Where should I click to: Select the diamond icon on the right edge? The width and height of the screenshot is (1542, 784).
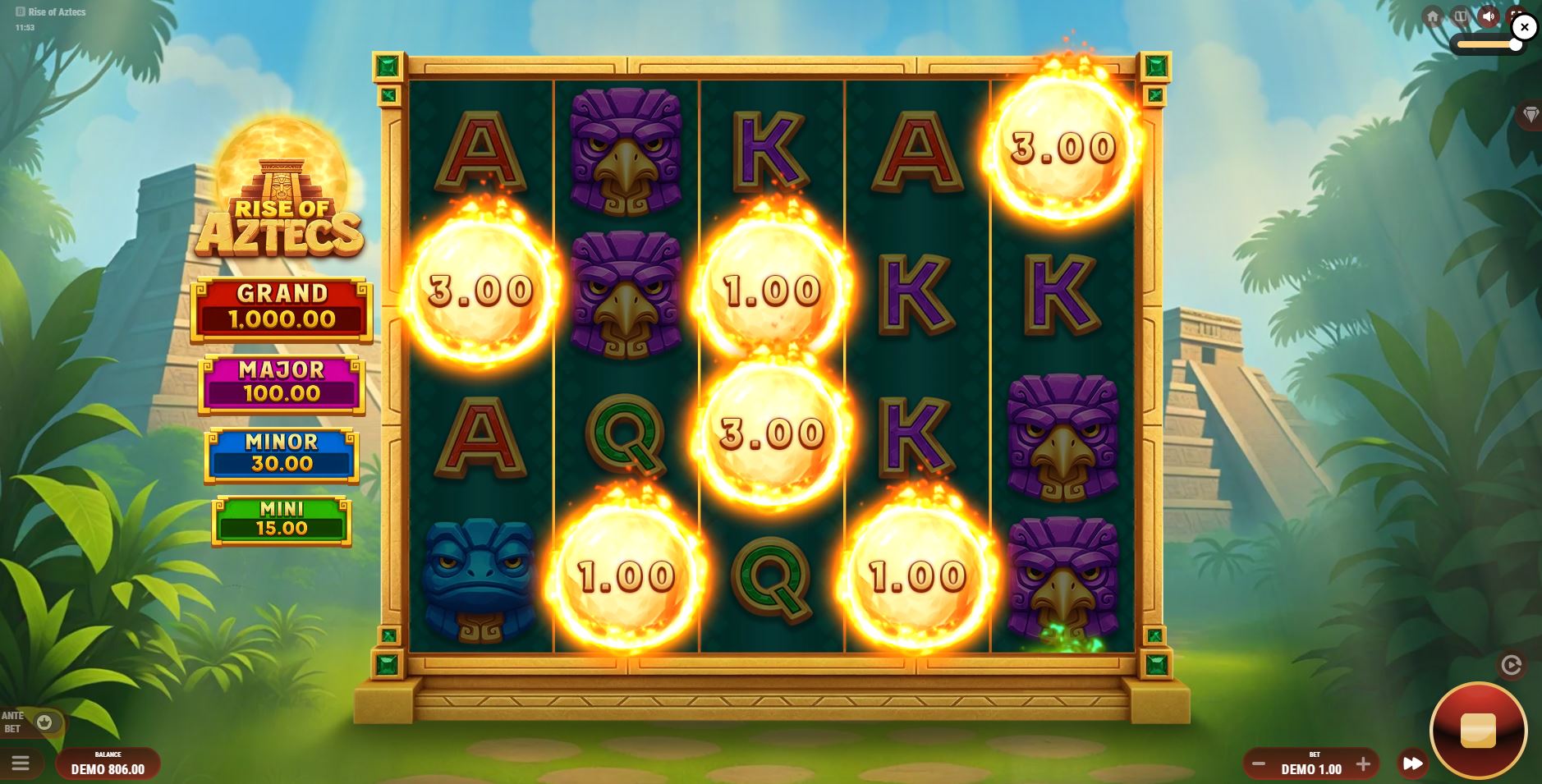click(1531, 115)
